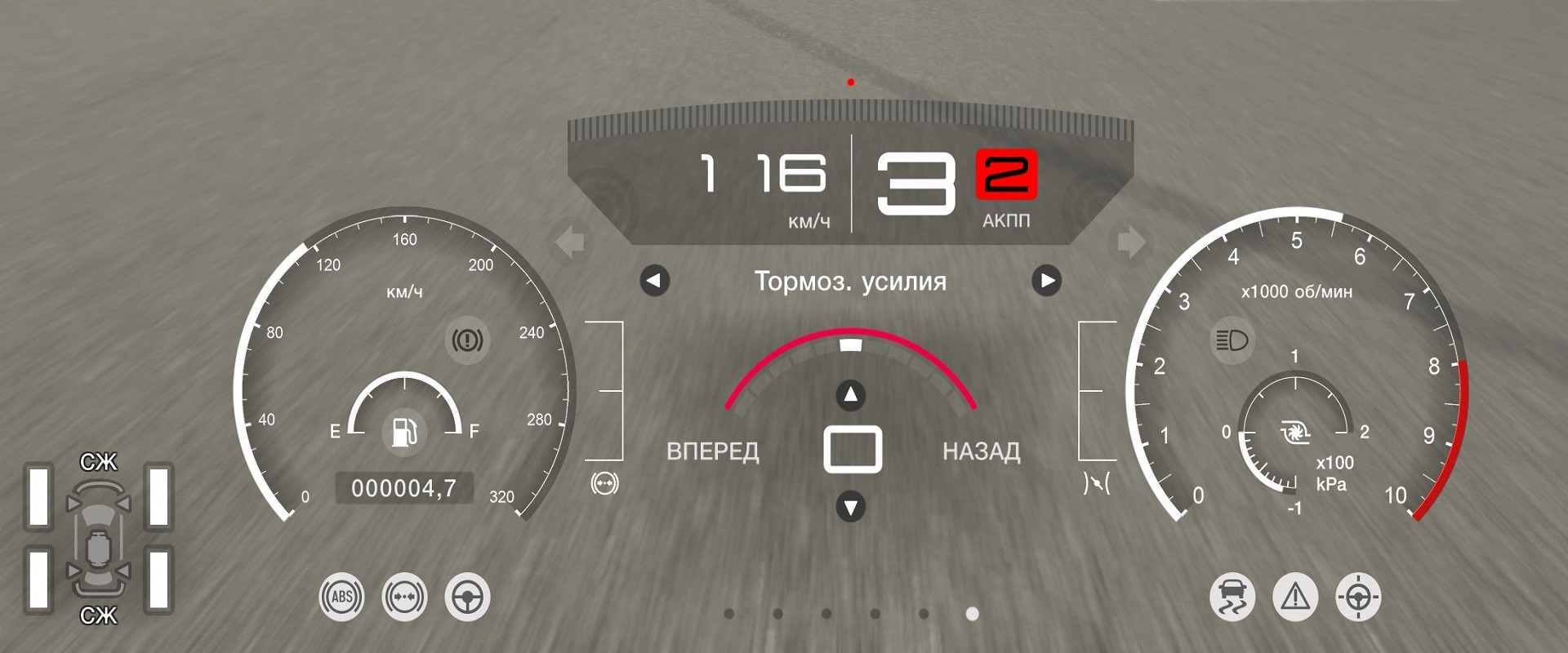
Task: Click the parking brake warning icon
Action: click(x=467, y=340)
